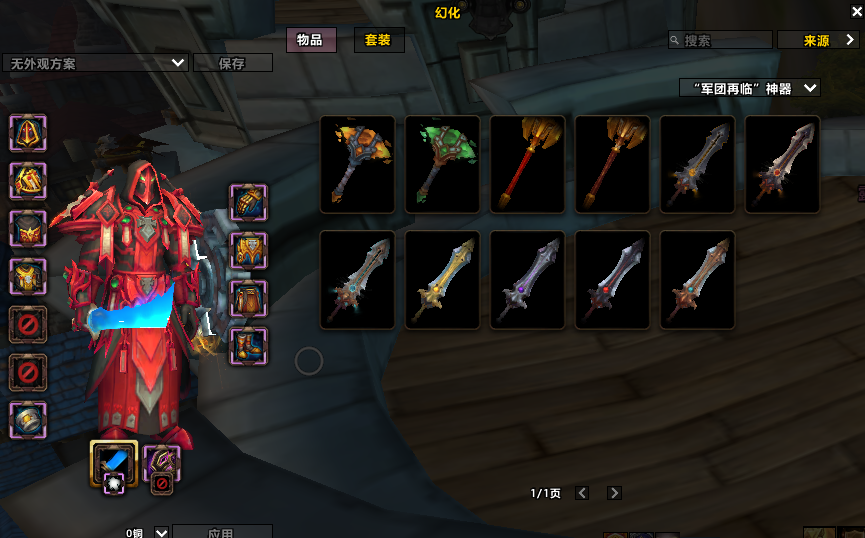Go to the previous appearance page
Screen dimensions: 865x538
pos(582,493)
